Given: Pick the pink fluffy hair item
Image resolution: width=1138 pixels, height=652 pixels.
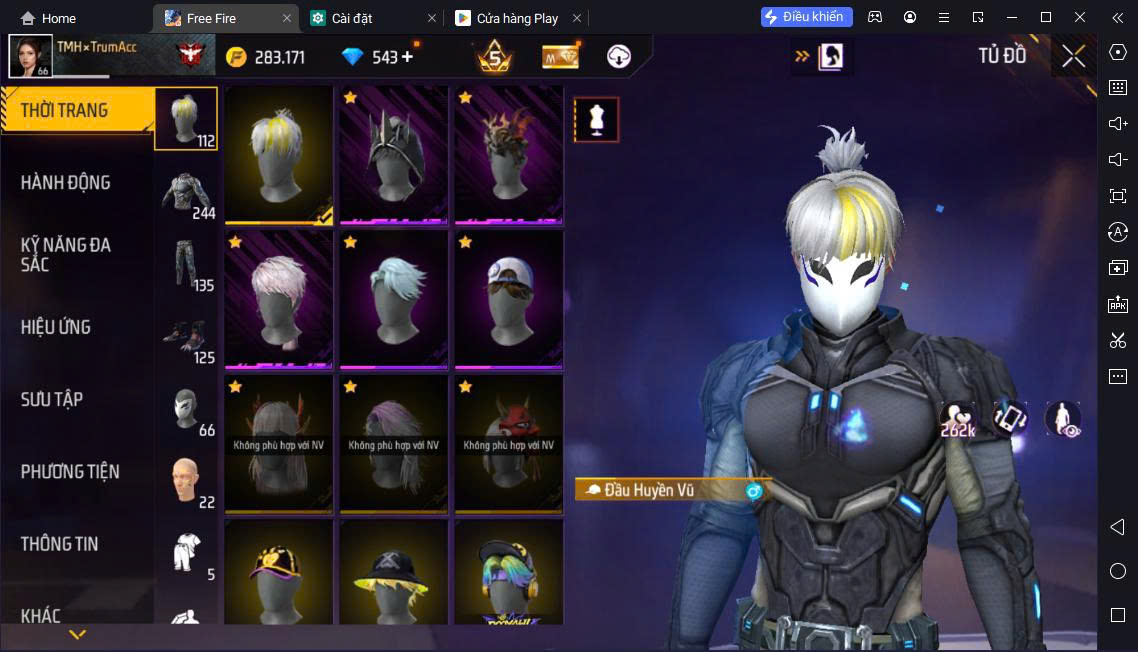Looking at the screenshot, I should click(279, 299).
